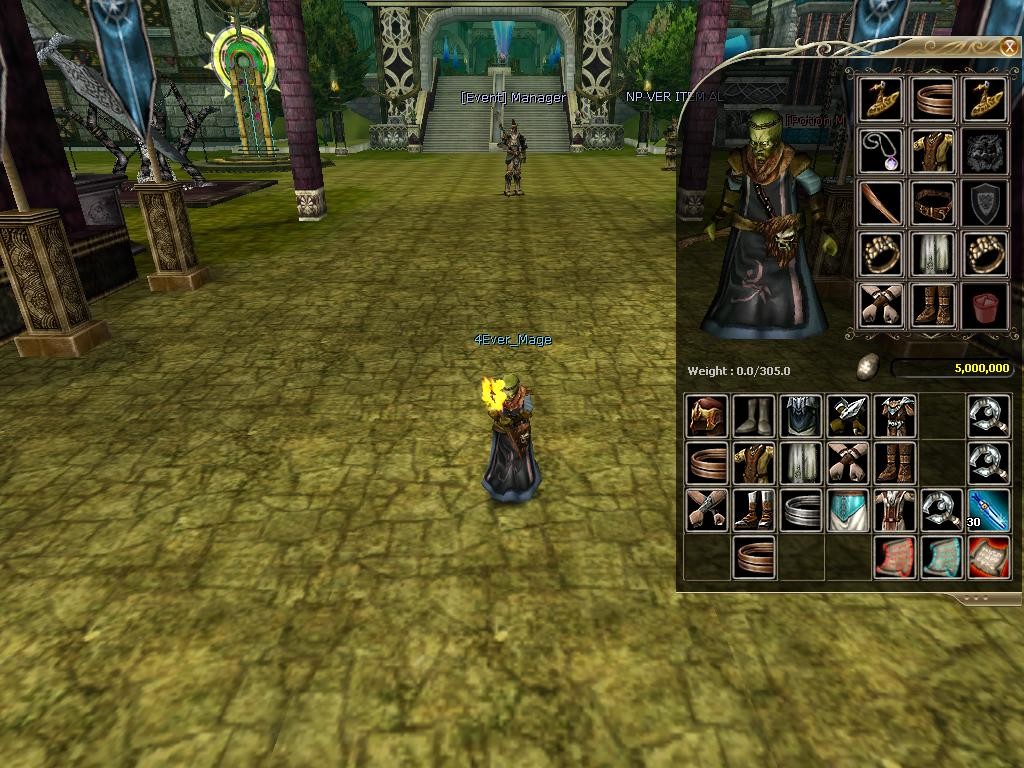Close the inventory window
The height and width of the screenshot is (768, 1024).
(1008, 47)
